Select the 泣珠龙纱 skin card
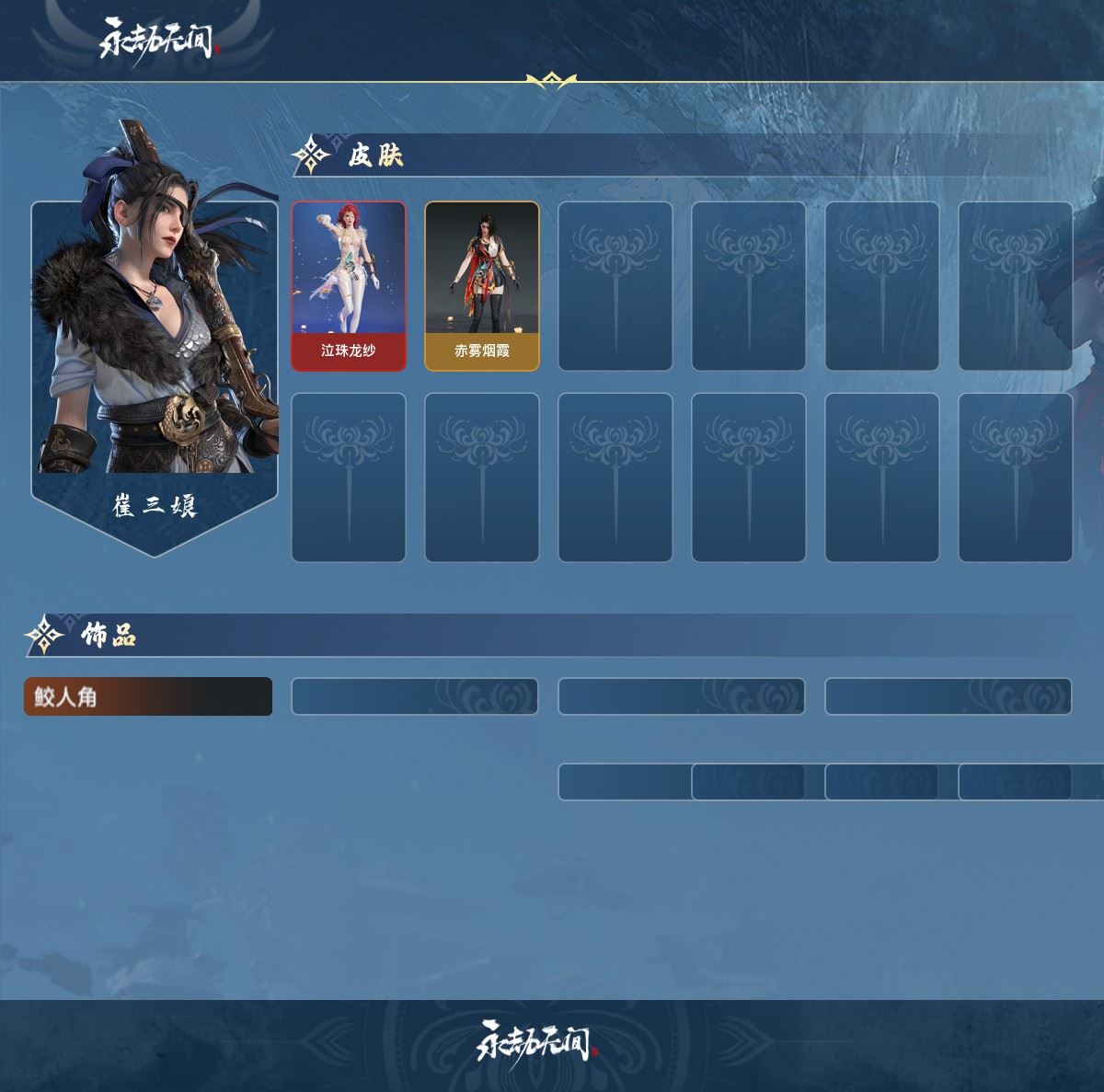The height and width of the screenshot is (1092, 1104). coord(348,286)
